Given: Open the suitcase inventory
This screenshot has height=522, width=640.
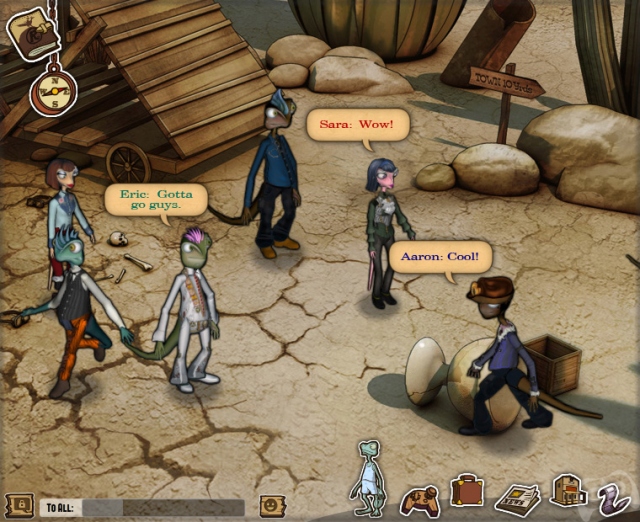Looking at the screenshot, I should click(x=467, y=492).
